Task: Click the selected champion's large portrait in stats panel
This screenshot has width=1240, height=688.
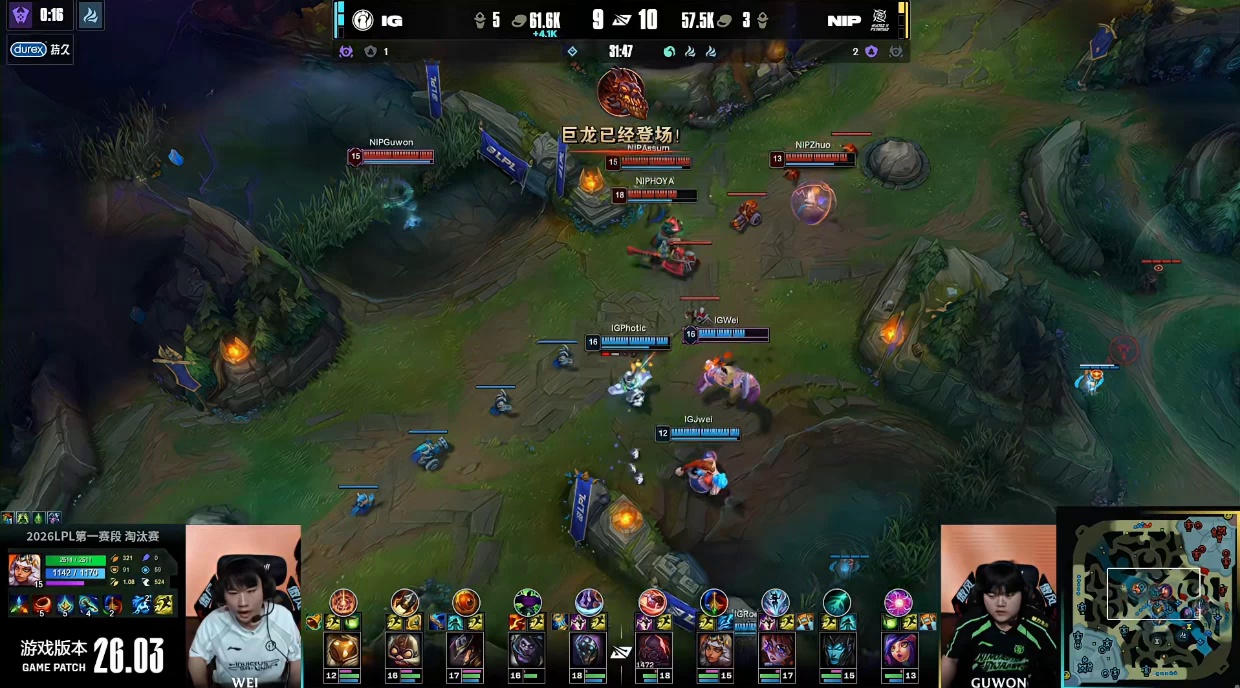Action: click(25, 569)
